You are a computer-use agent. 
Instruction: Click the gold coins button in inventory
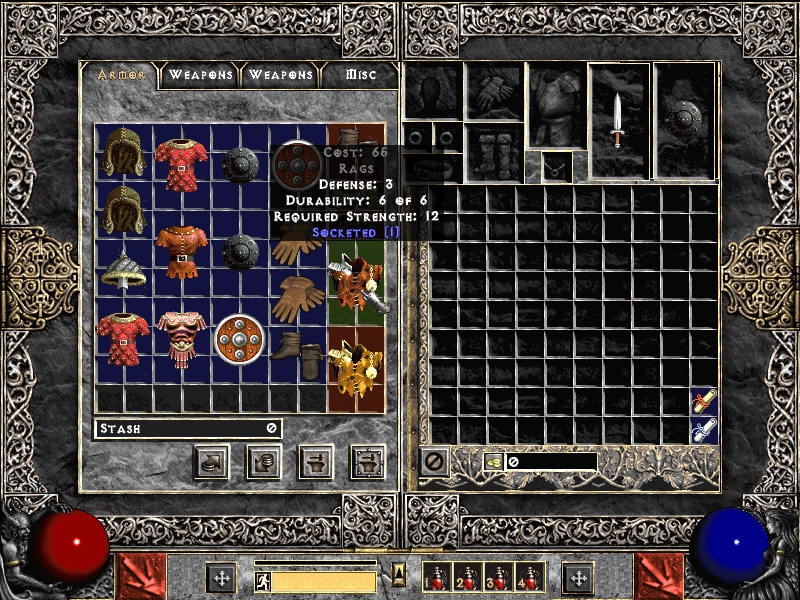point(494,462)
